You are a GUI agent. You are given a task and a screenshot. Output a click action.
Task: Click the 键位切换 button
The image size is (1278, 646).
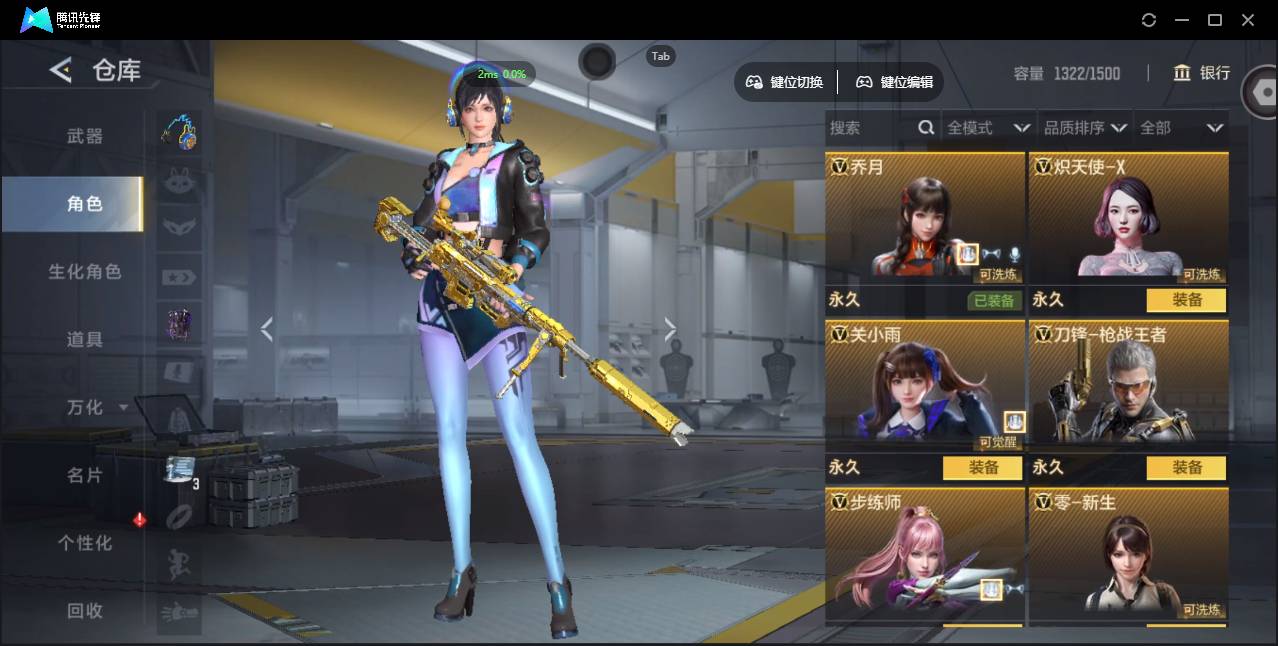(x=785, y=82)
